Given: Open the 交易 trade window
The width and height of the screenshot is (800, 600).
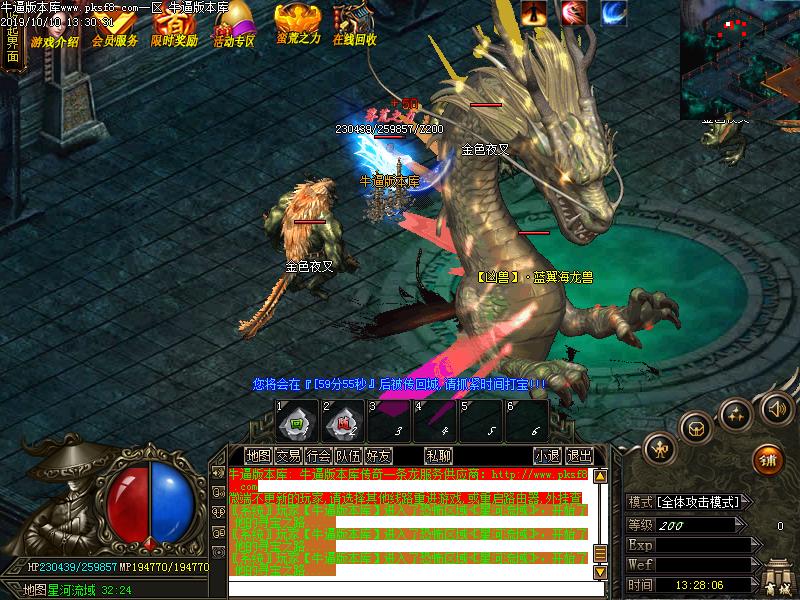Looking at the screenshot, I should tap(289, 456).
